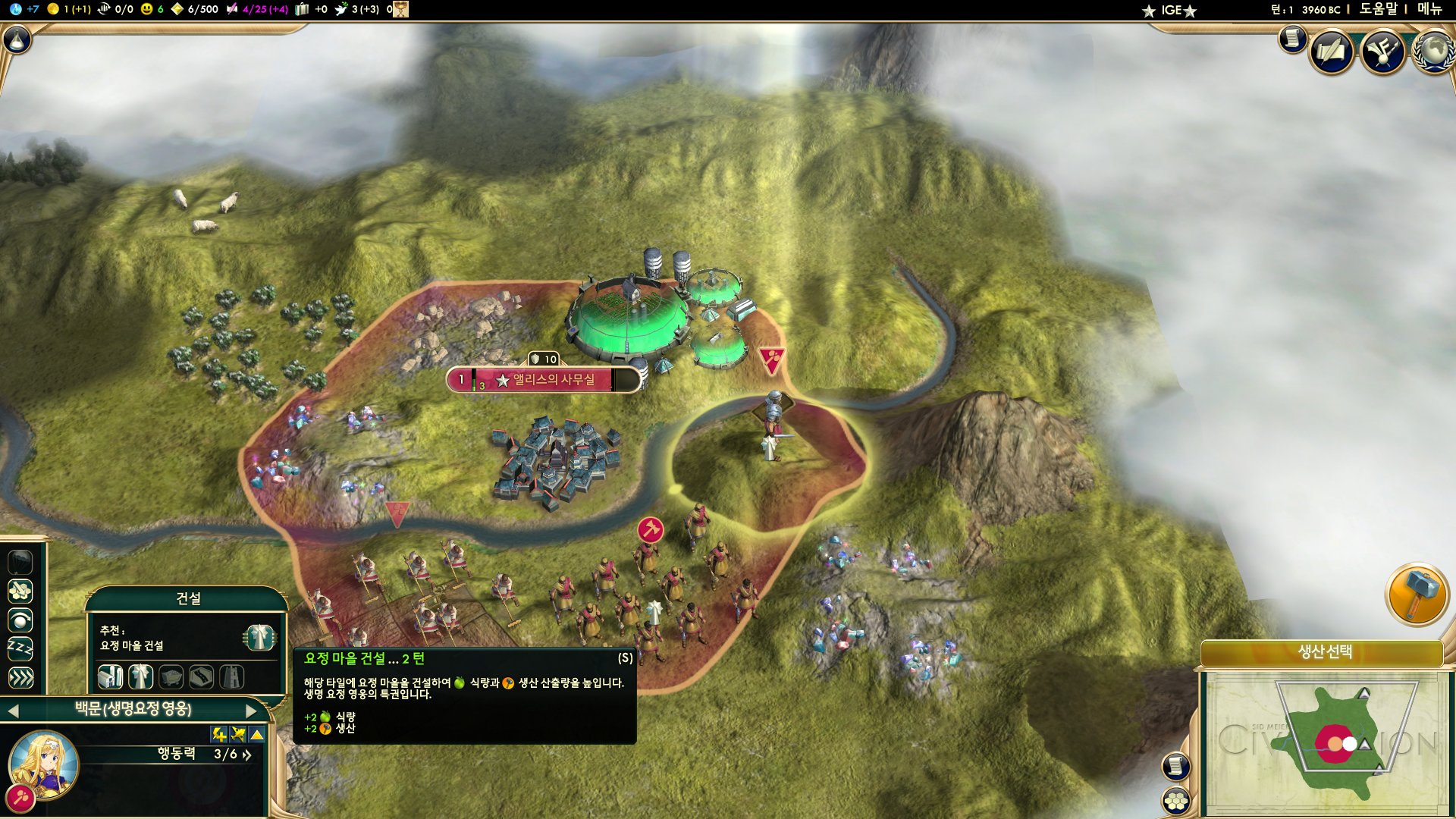Choose the farm build action
This screenshot has height=819, width=1456.
(x=111, y=676)
